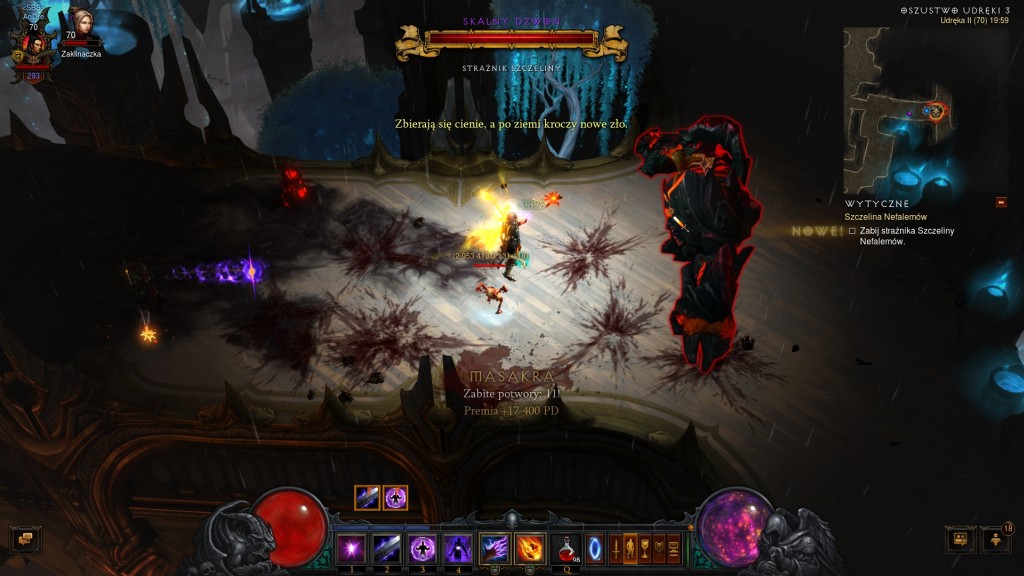Screen dimensions: 1024x576
Task: Collapse the Wytyczne objectives tracker
Action: [x=1001, y=203]
